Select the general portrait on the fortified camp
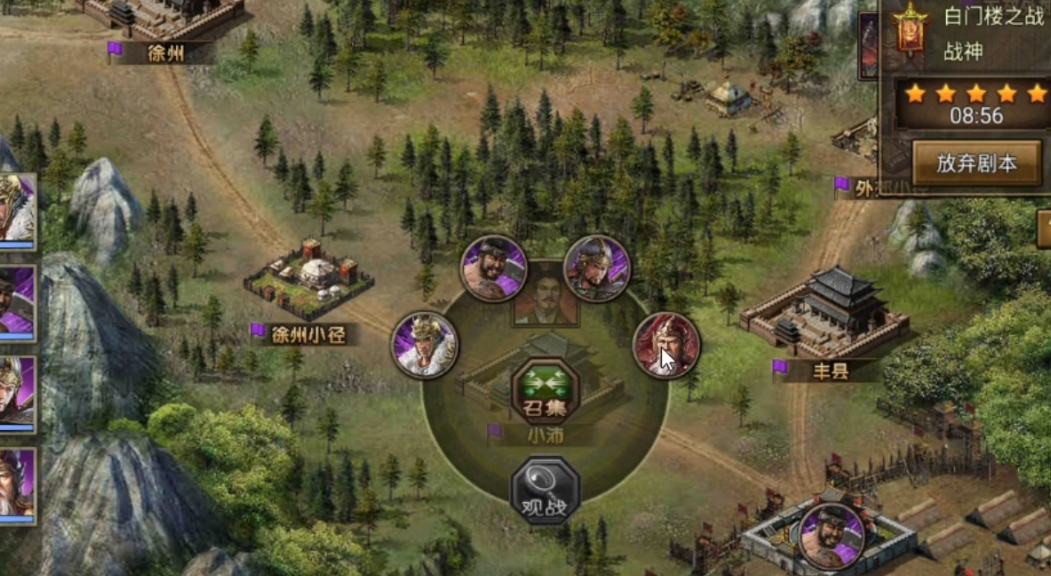Viewport: 1051px width, 576px height. (832, 535)
